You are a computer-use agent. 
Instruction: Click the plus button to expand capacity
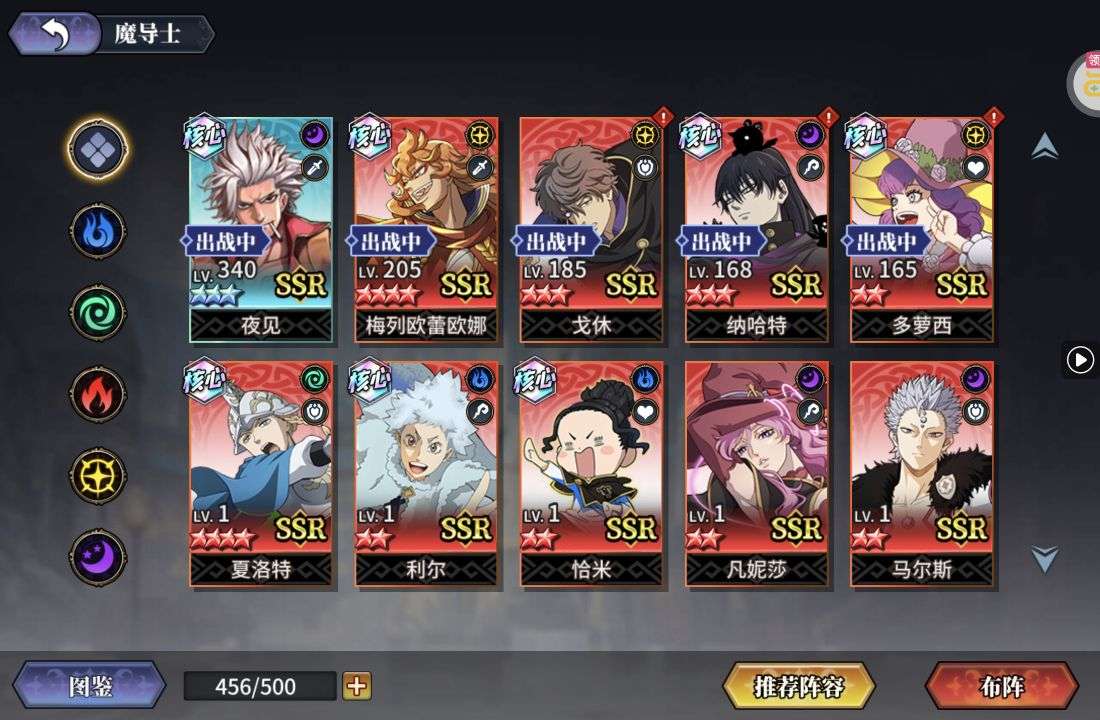click(x=357, y=686)
